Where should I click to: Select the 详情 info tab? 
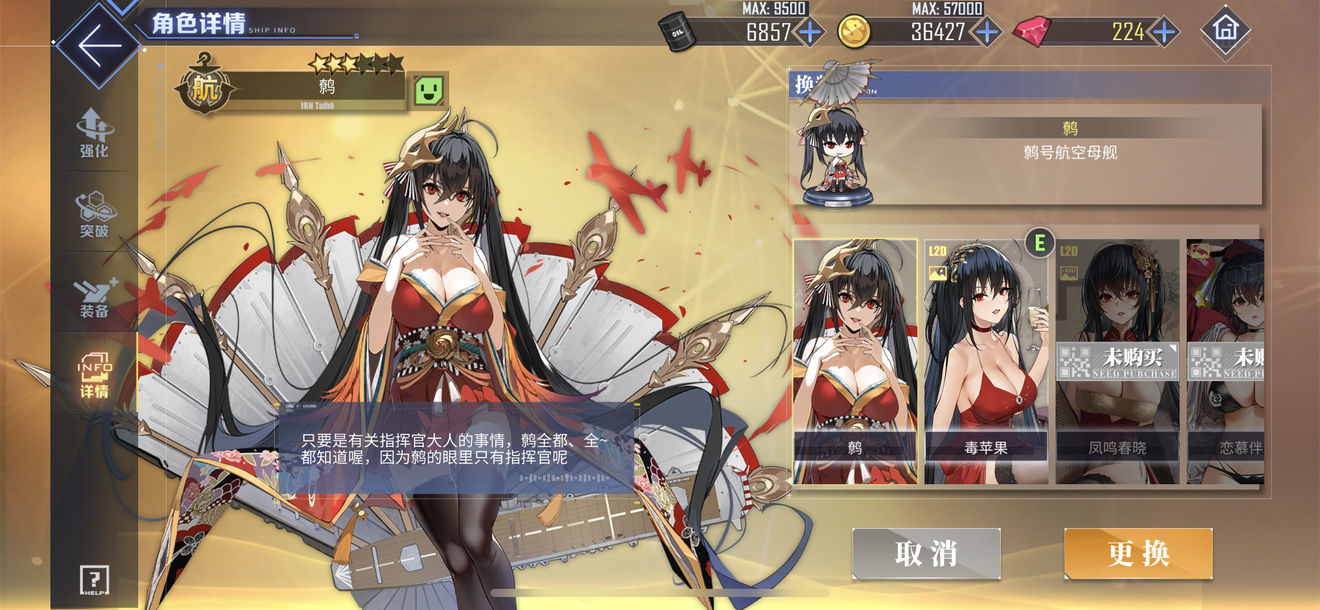94,374
